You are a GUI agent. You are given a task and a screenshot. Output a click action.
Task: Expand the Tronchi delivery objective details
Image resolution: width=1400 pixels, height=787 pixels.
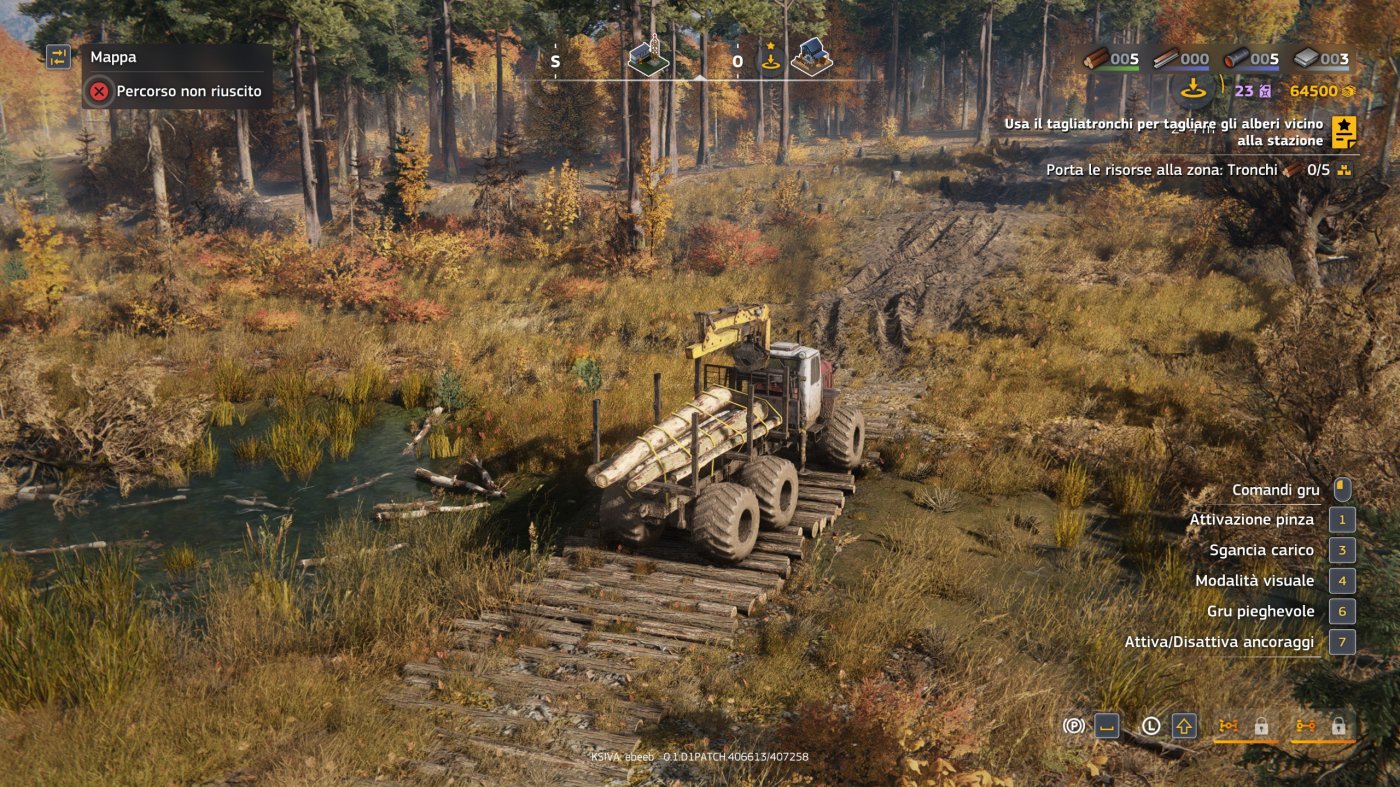(x=1342, y=170)
